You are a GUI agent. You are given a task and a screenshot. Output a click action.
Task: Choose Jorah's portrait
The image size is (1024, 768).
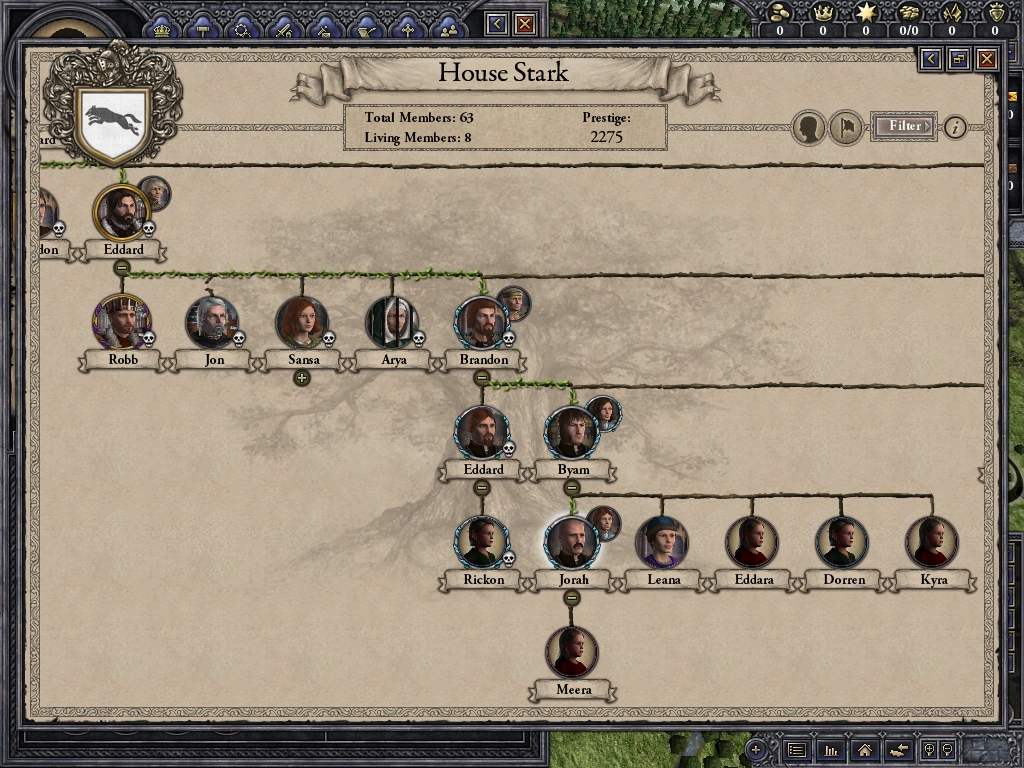coord(571,541)
